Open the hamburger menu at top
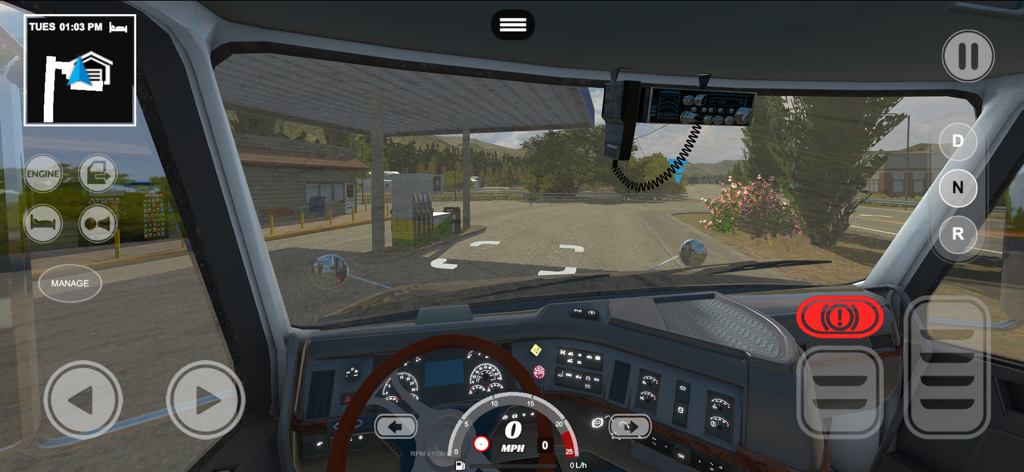The height and width of the screenshot is (472, 1024). [512, 25]
